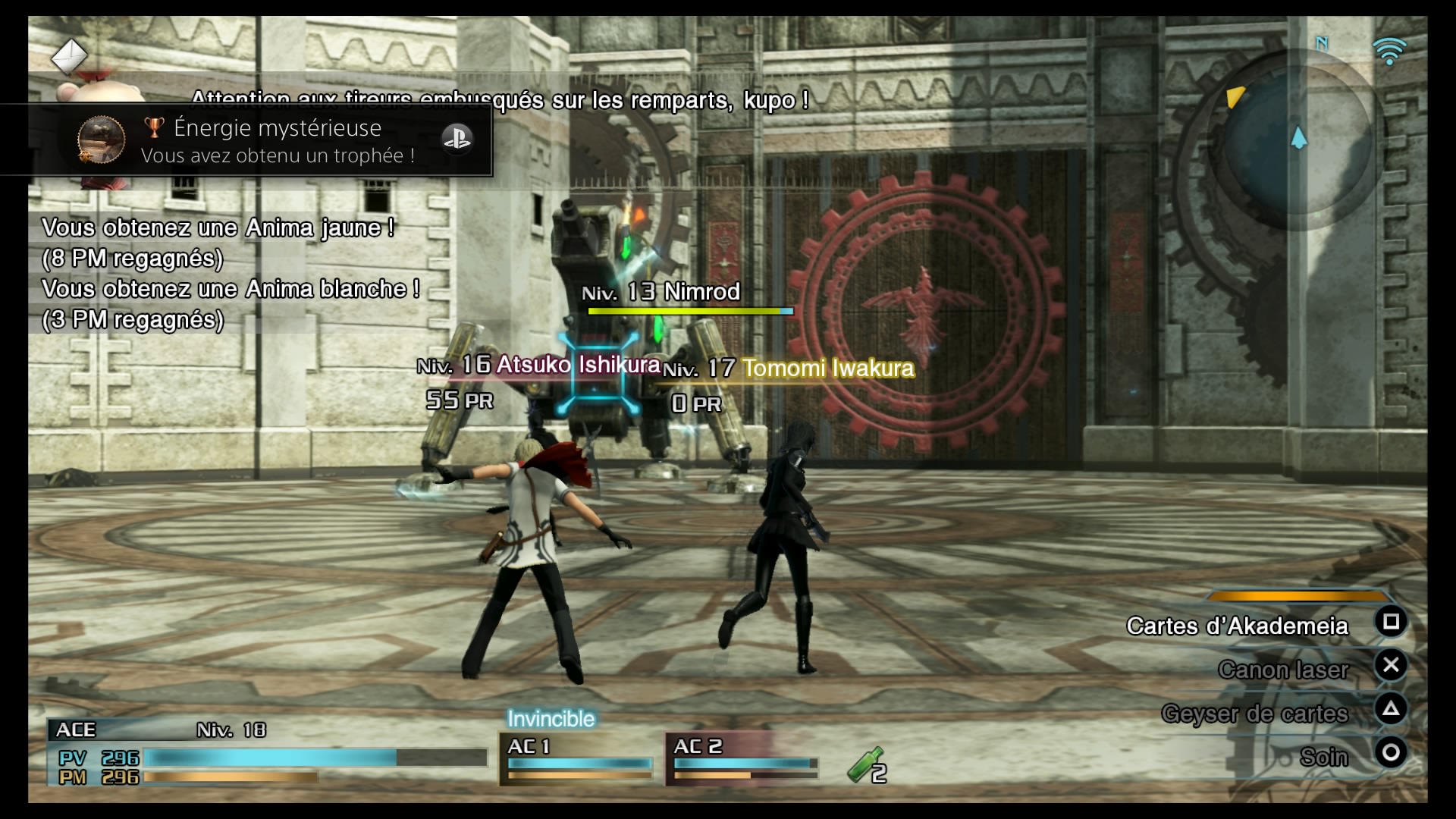Select the Cartes d'Akademeia command
The height and width of the screenshot is (819, 1456).
1238,626
